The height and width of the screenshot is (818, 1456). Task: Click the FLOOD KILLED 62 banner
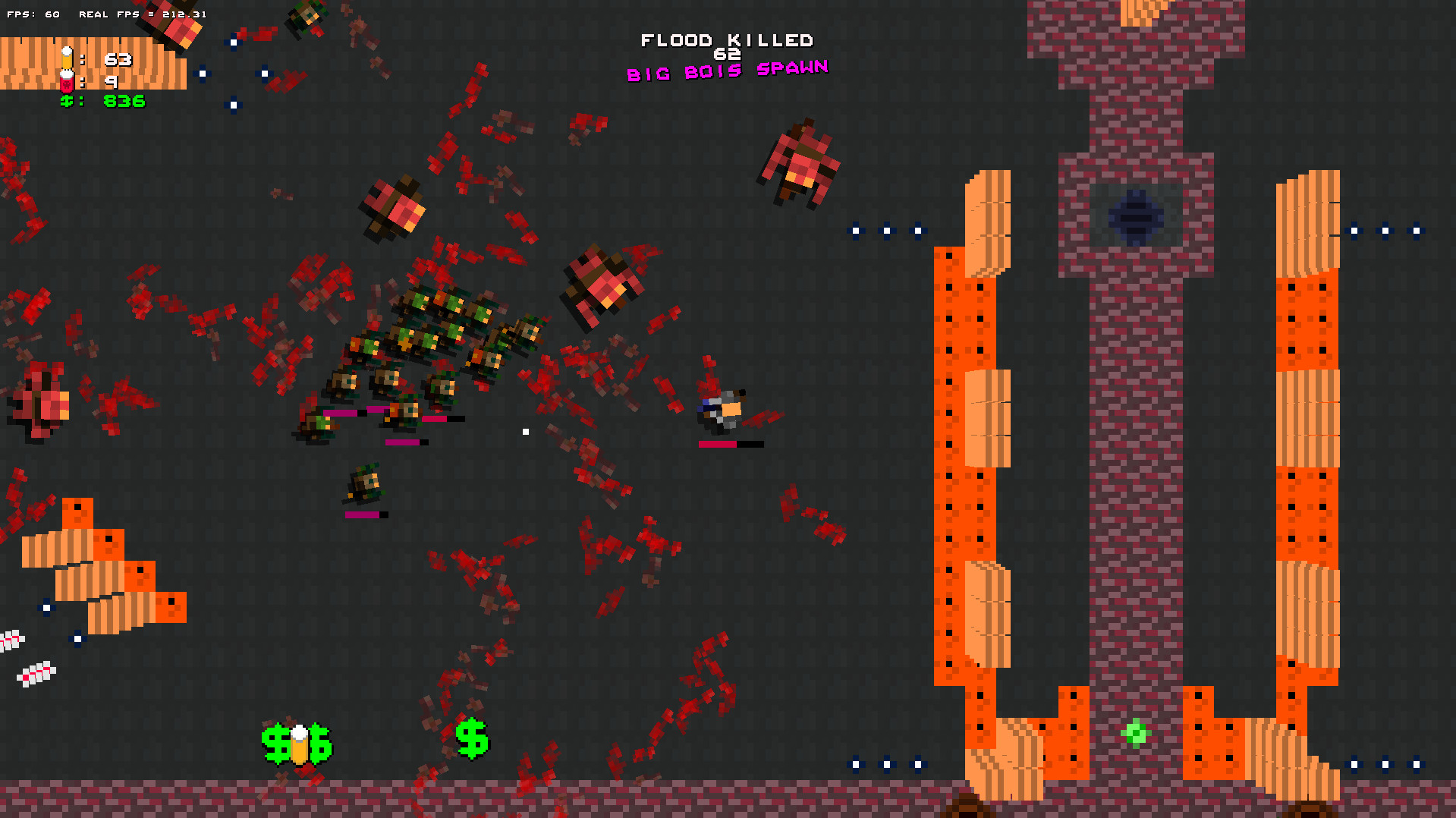726,42
